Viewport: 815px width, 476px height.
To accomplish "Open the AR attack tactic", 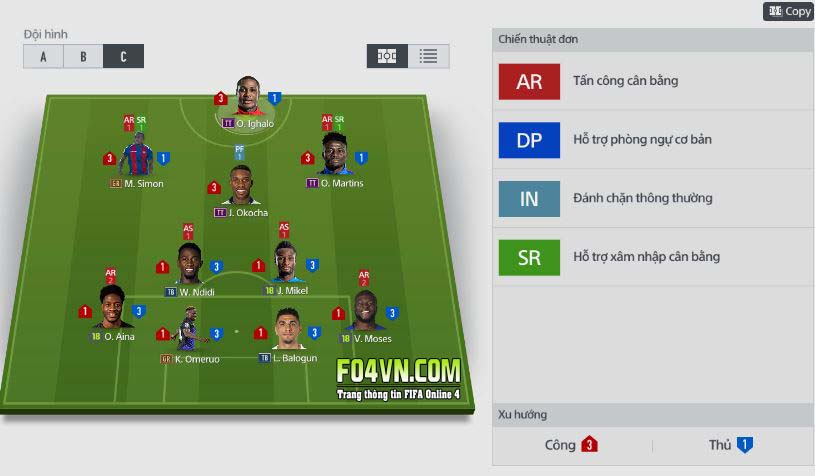I will pyautogui.click(x=529, y=82).
